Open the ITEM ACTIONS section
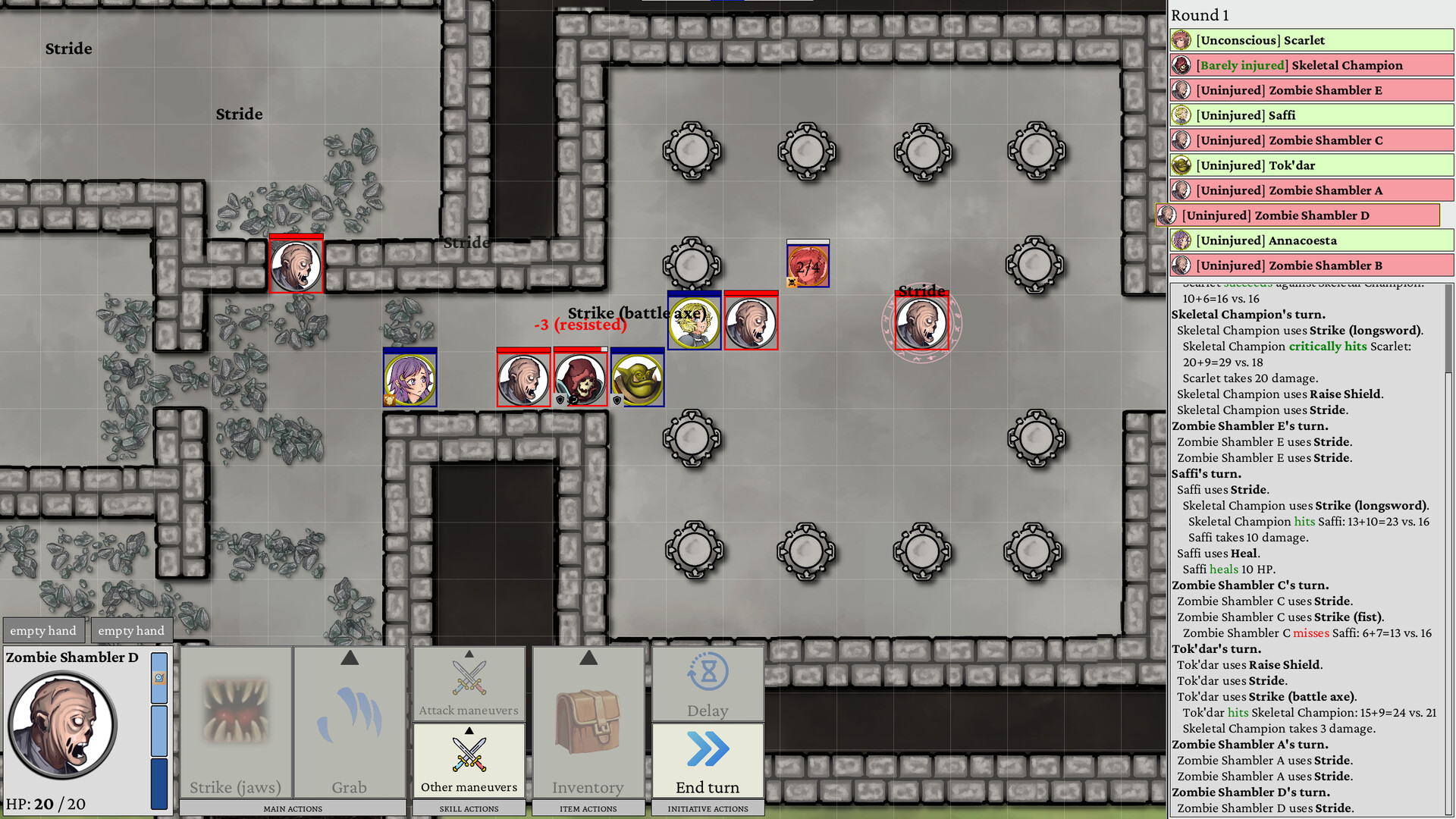The image size is (1456, 819). [588, 808]
